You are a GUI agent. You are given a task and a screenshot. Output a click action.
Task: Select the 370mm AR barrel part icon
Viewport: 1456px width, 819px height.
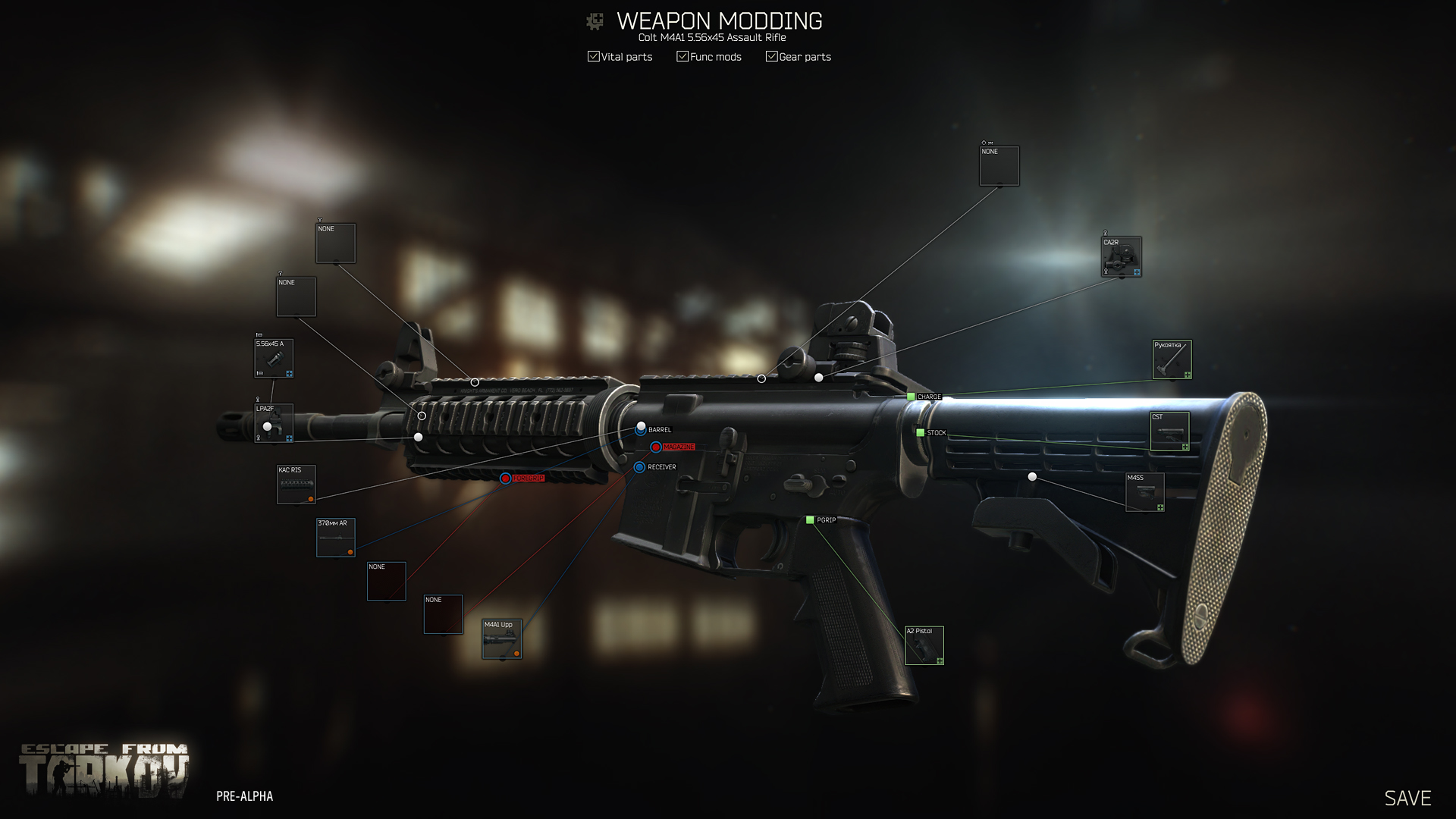(334, 536)
